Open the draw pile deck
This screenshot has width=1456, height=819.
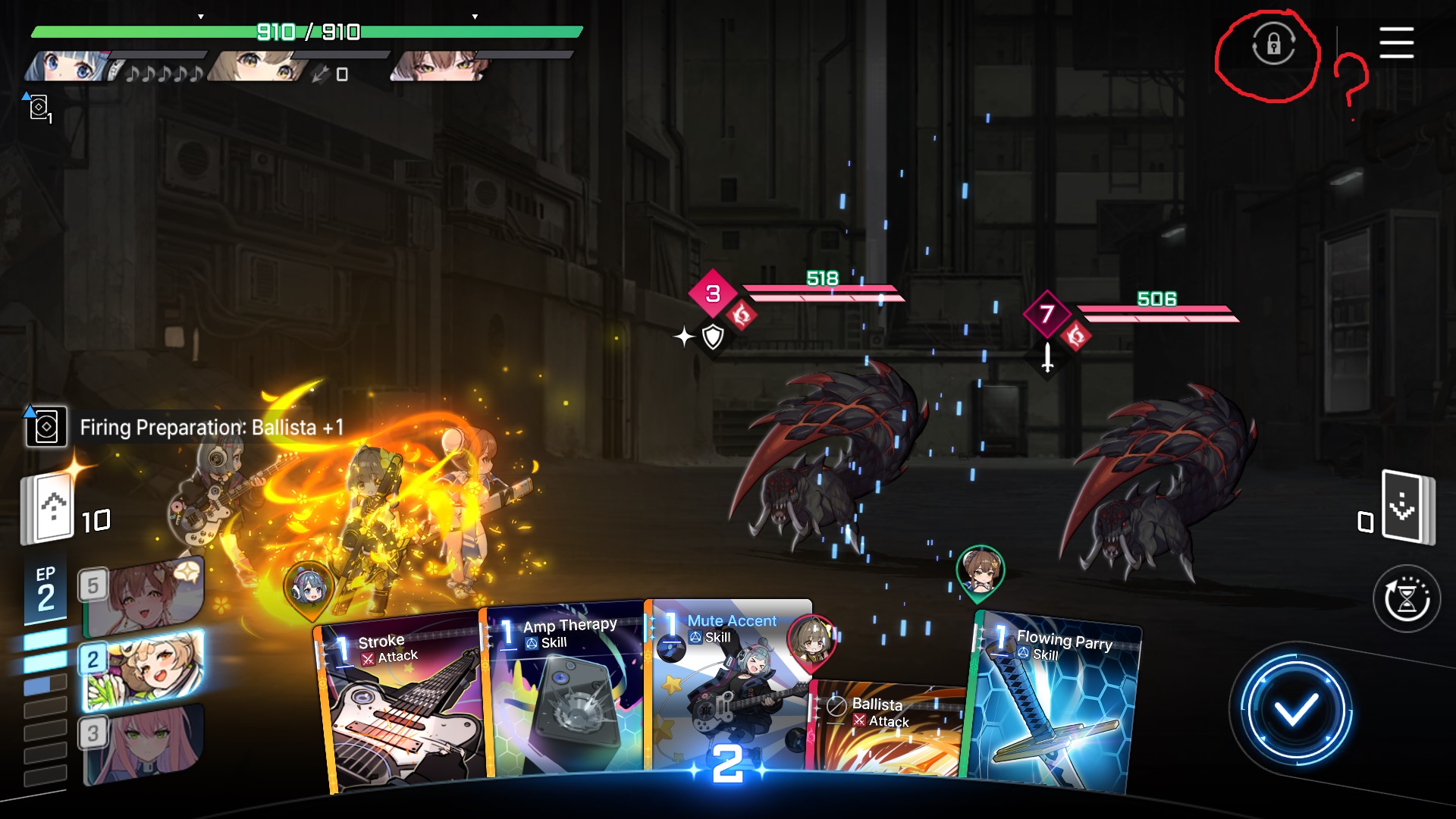pos(50,508)
